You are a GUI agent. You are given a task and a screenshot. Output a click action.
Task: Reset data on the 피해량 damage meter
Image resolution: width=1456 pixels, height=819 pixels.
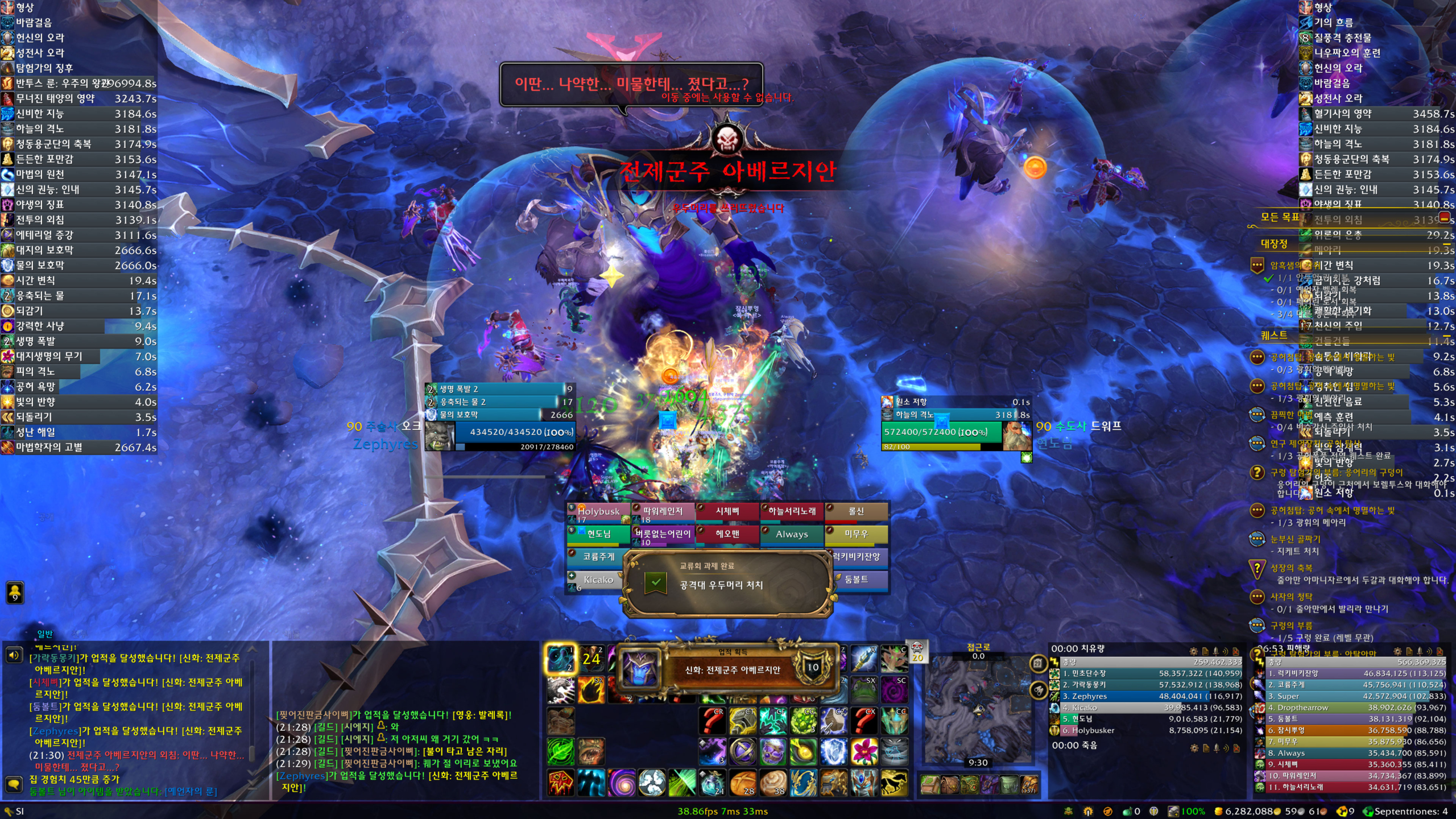pyautogui.click(x=1440, y=652)
